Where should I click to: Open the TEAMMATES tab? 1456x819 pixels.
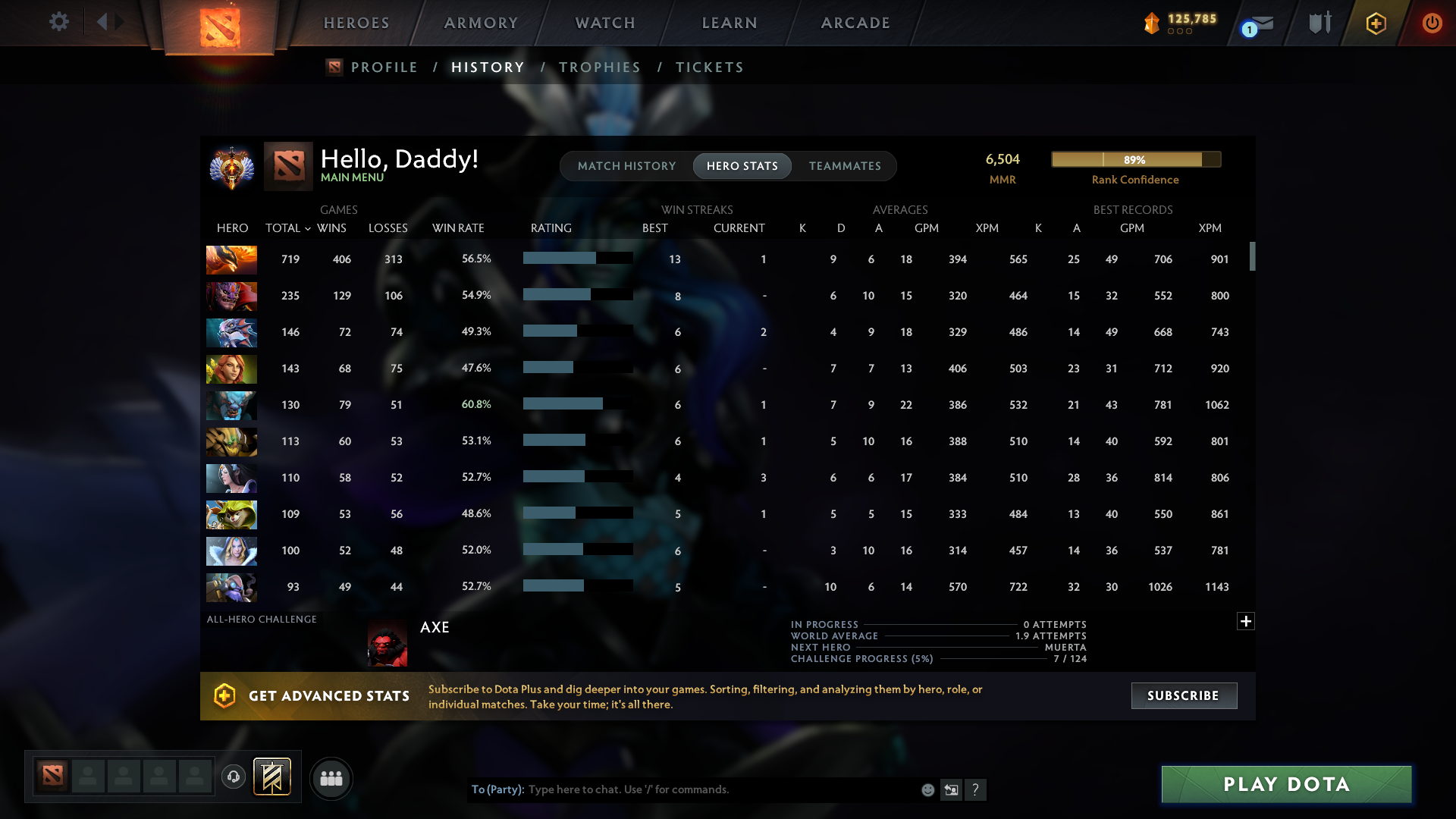[845, 165]
